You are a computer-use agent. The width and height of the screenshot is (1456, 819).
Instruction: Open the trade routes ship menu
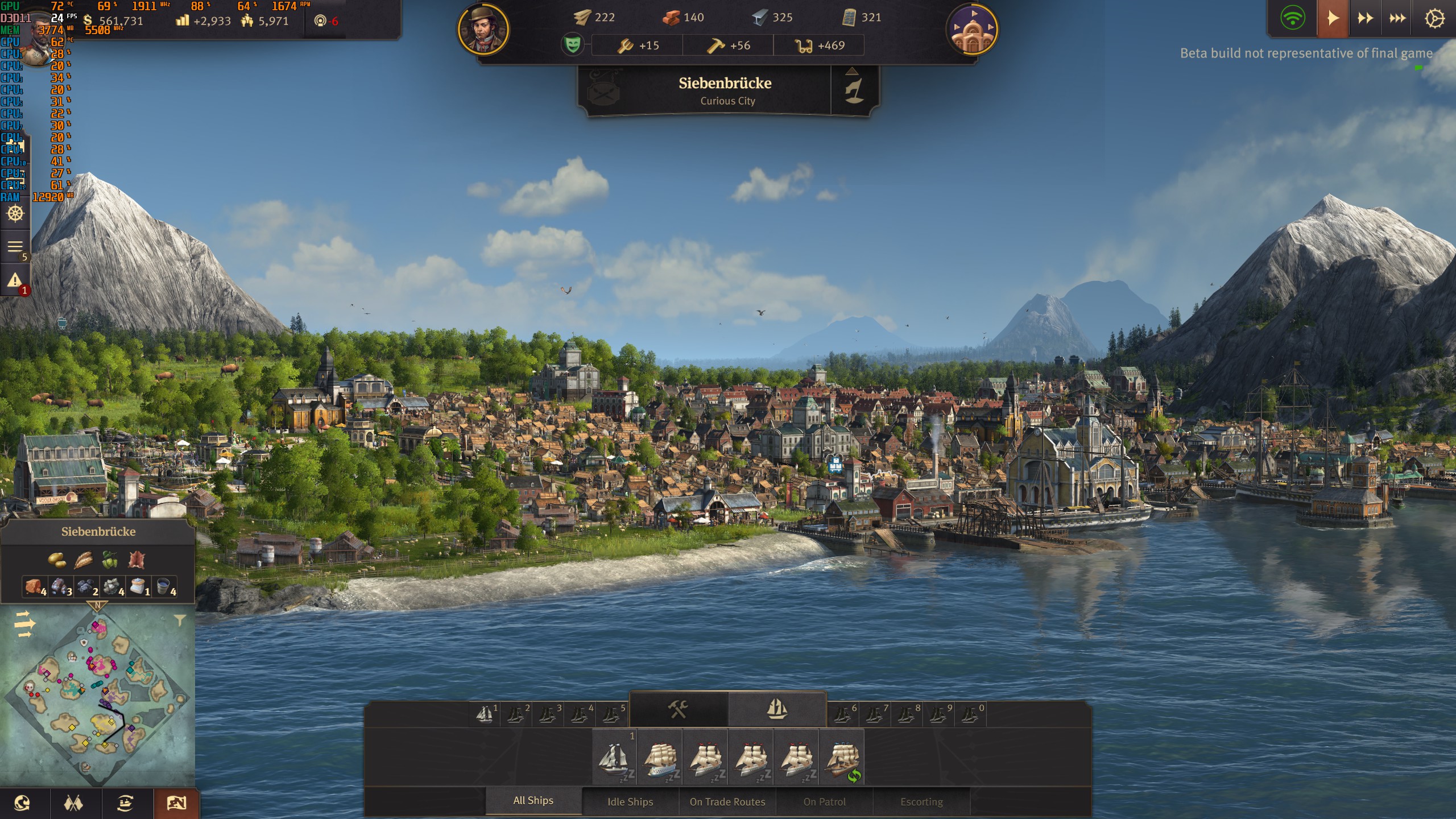pos(125,803)
